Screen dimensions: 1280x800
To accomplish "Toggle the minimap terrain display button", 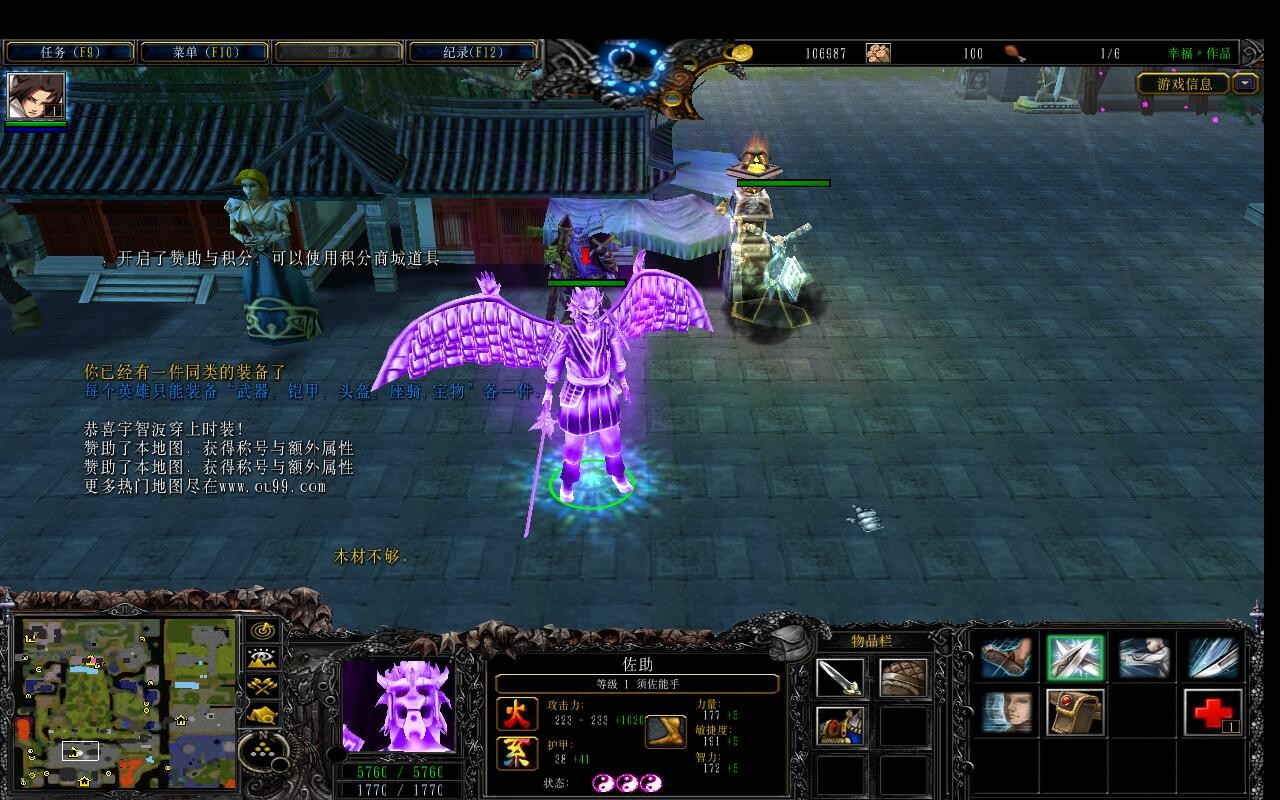I will (263, 659).
